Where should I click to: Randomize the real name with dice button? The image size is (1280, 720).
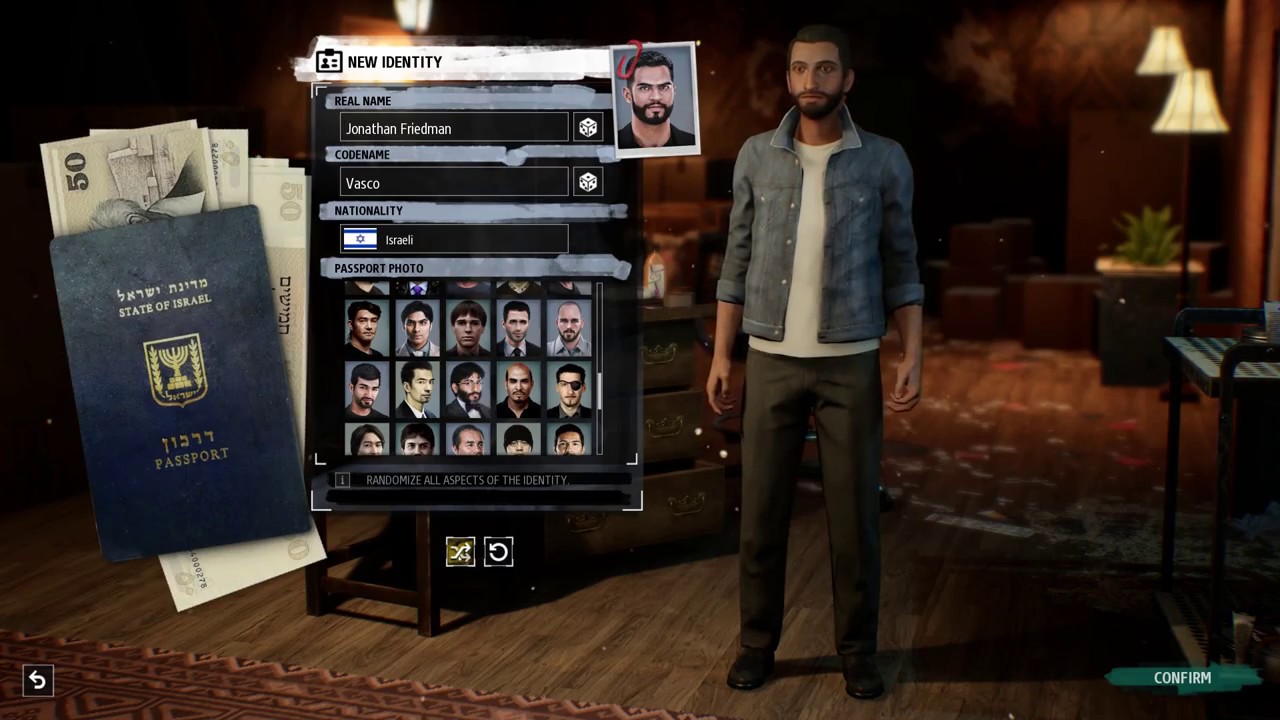588,128
